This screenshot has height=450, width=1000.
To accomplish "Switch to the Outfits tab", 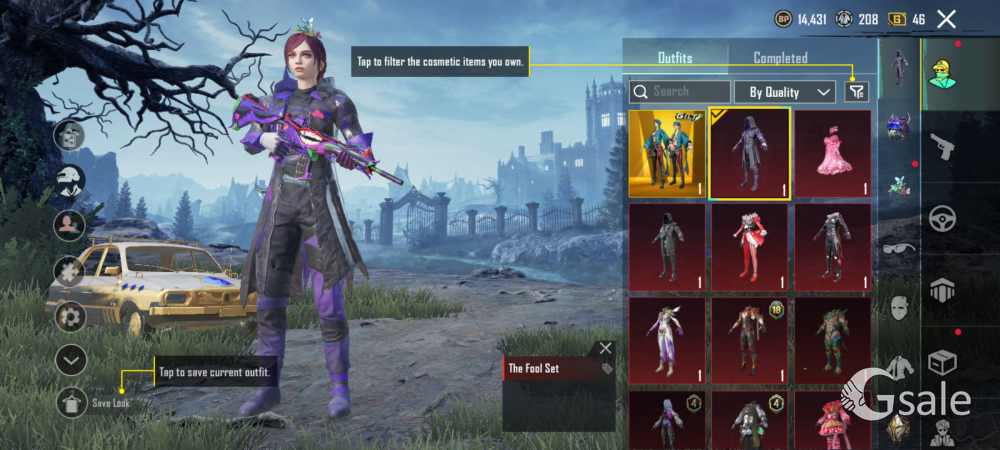I will (x=675, y=58).
